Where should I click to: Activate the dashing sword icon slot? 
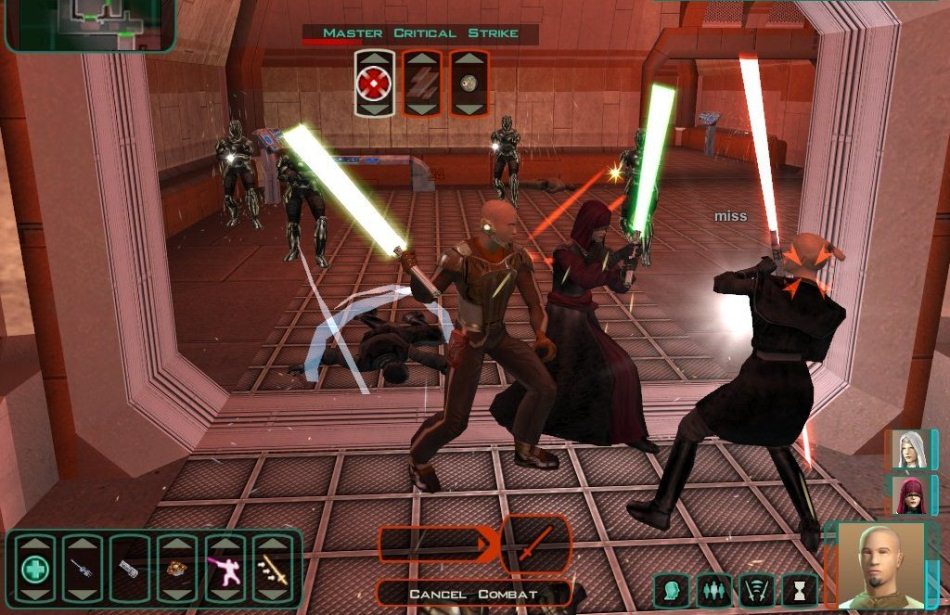pos(271,570)
